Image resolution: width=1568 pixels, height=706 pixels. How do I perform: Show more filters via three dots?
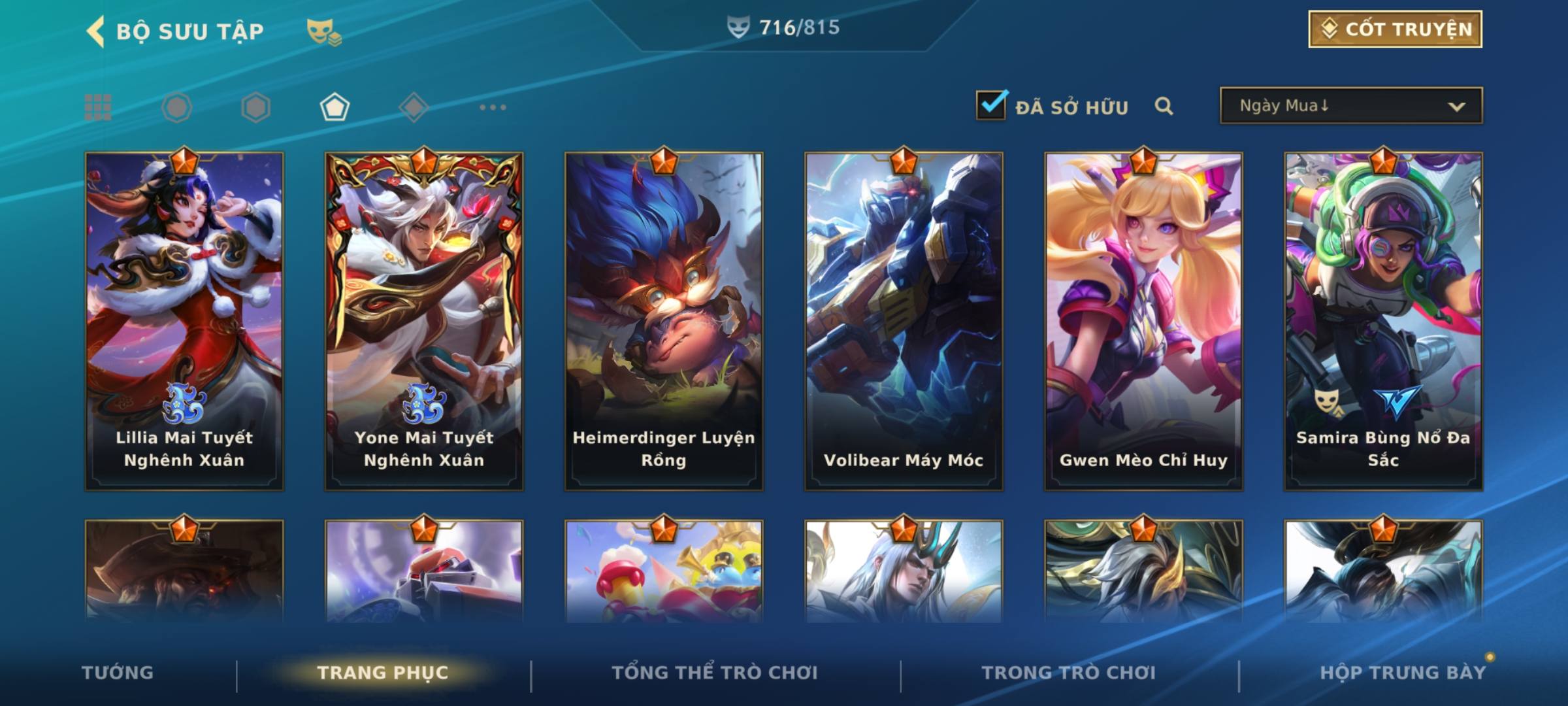click(x=493, y=107)
